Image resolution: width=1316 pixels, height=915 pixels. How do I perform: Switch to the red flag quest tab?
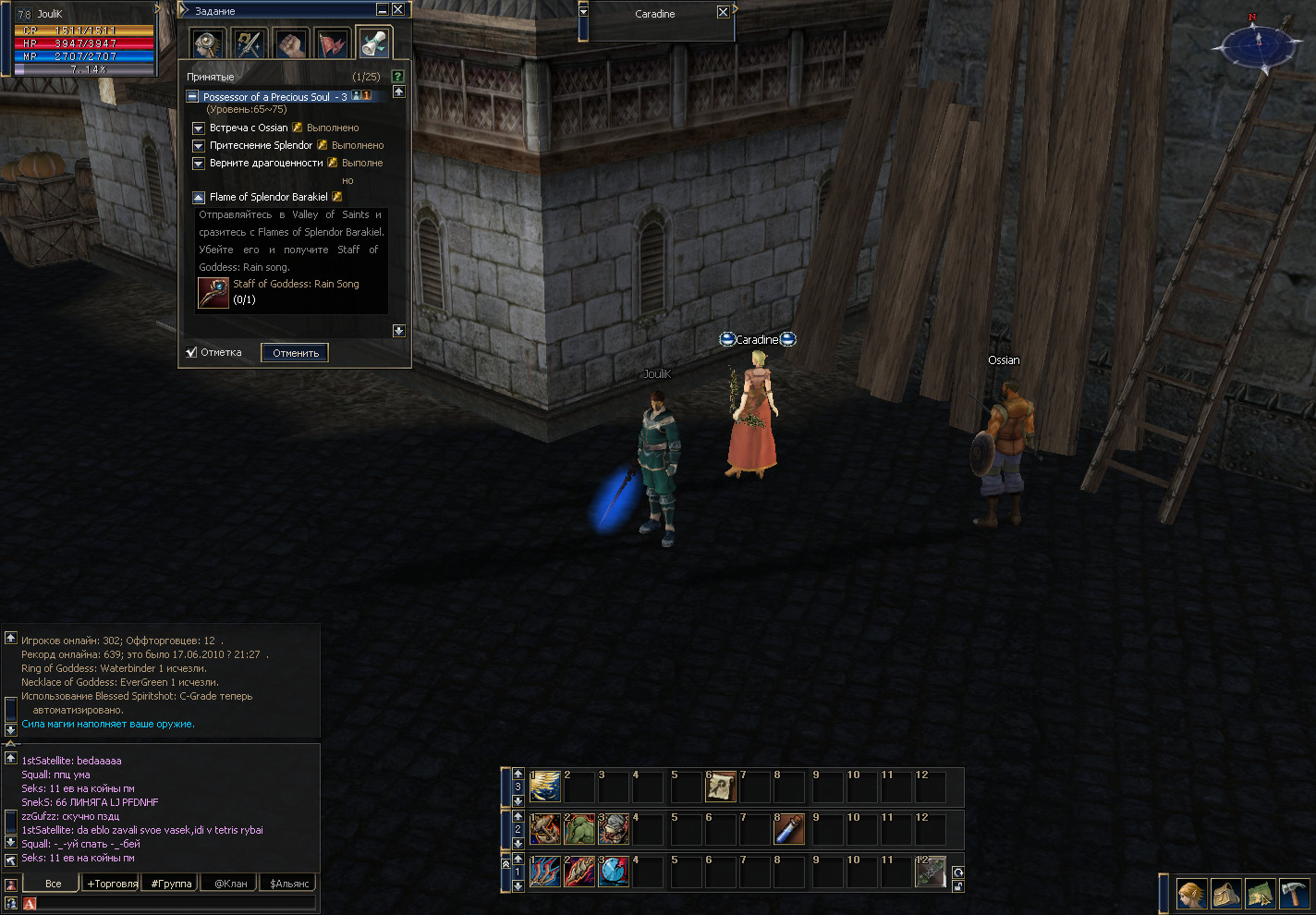coord(332,43)
